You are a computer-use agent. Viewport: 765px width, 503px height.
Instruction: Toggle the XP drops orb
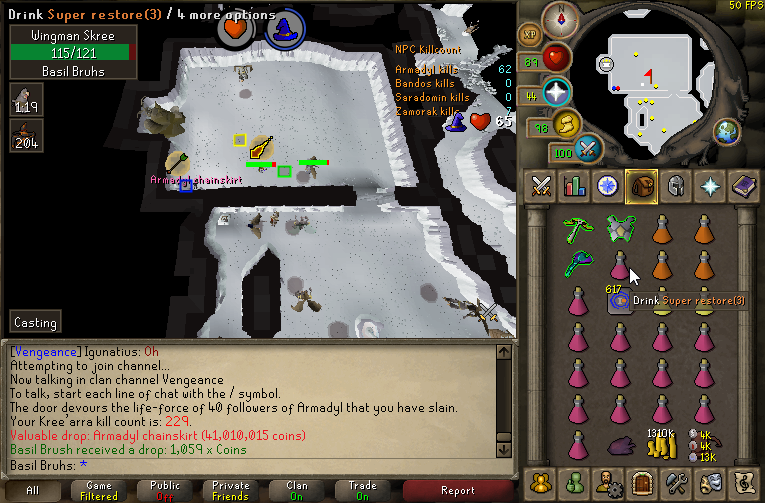tap(530, 33)
